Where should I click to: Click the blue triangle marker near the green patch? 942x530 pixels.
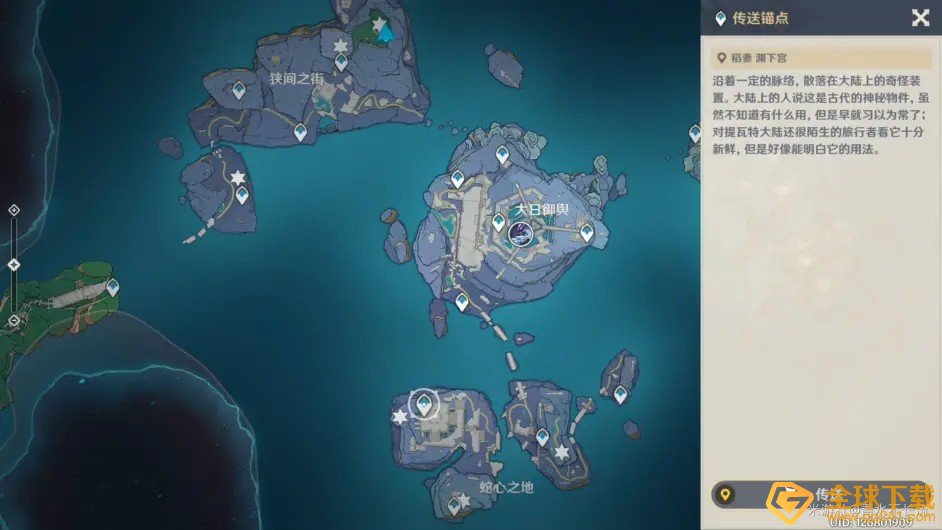pos(385,33)
